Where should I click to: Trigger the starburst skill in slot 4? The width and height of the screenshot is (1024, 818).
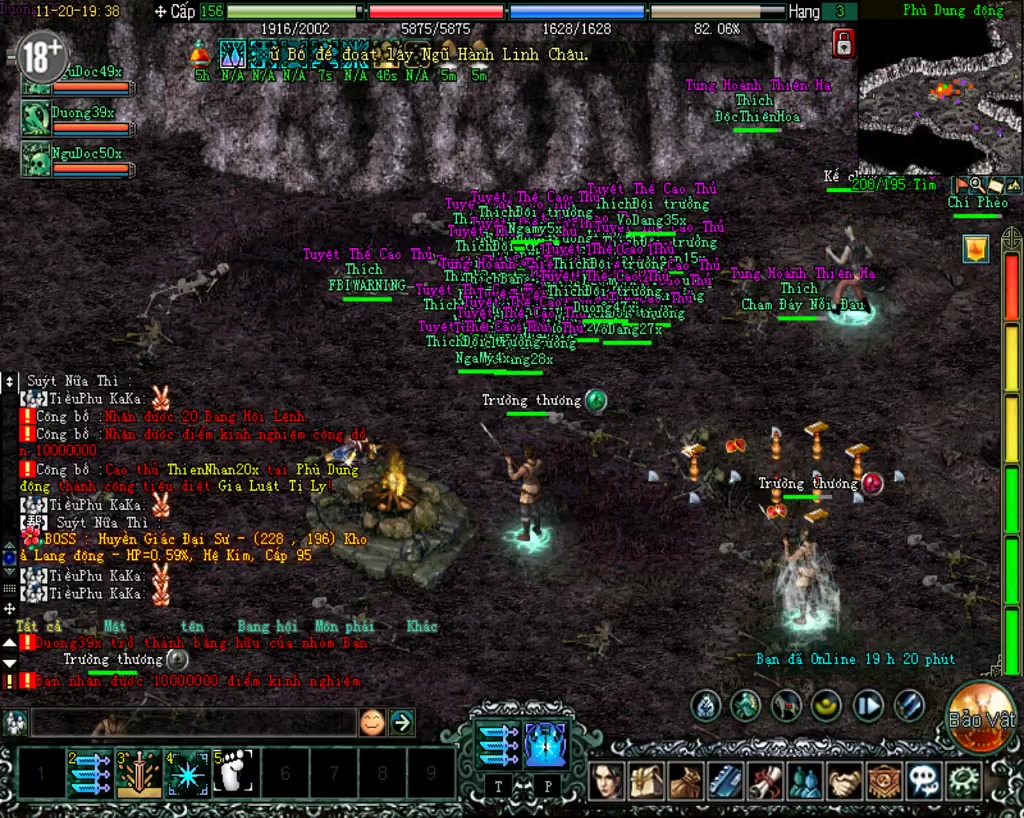pos(187,773)
